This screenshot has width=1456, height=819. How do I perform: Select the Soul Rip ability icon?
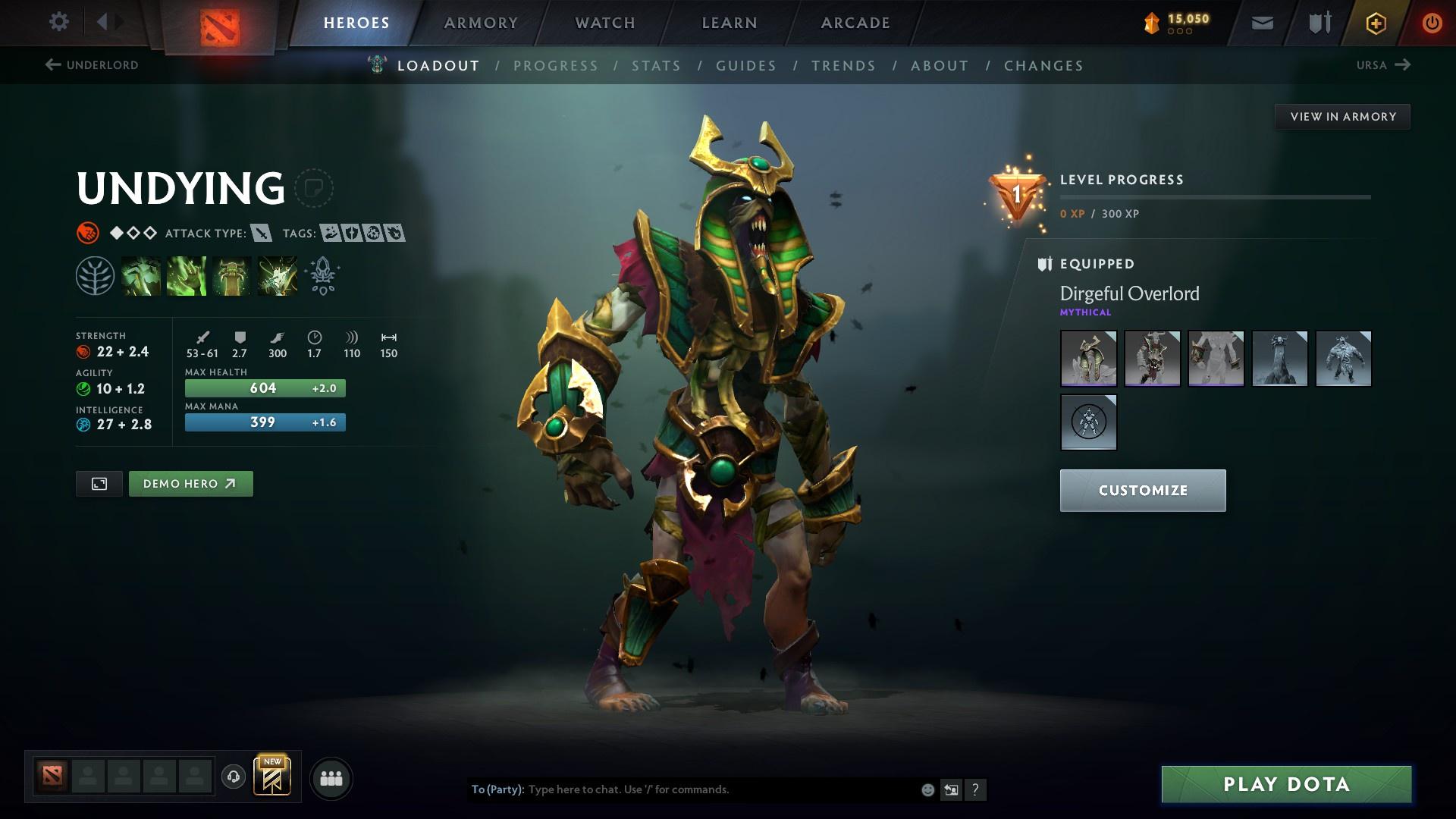[x=187, y=275]
